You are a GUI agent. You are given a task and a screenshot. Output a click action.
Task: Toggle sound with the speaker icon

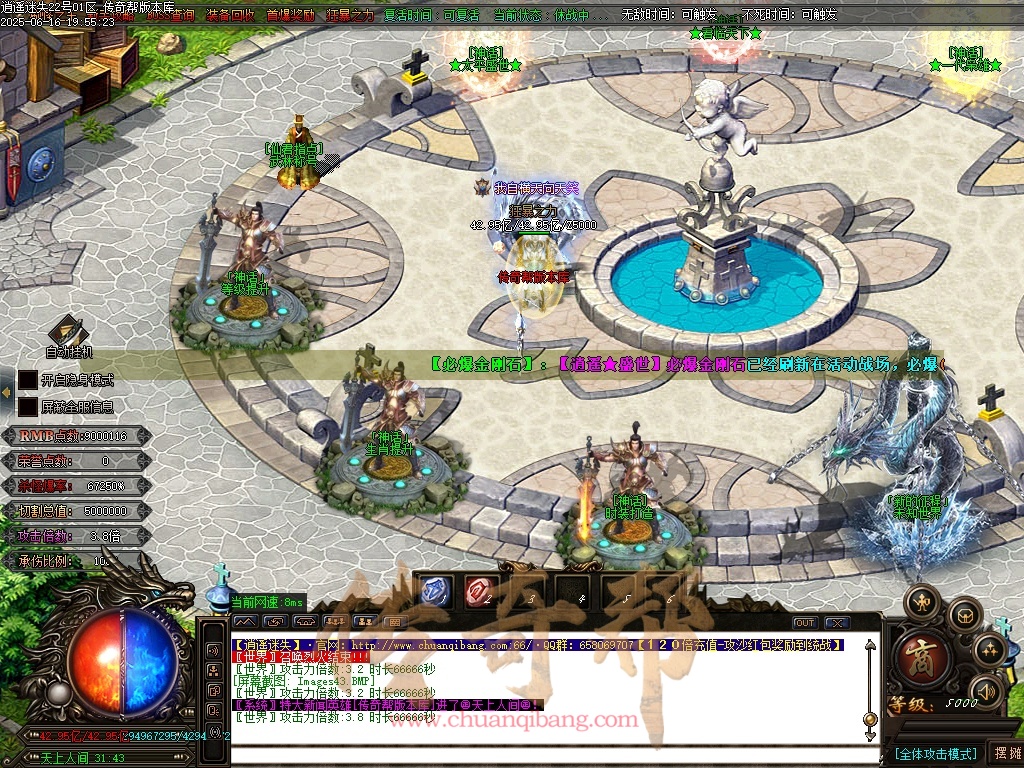[x=987, y=690]
